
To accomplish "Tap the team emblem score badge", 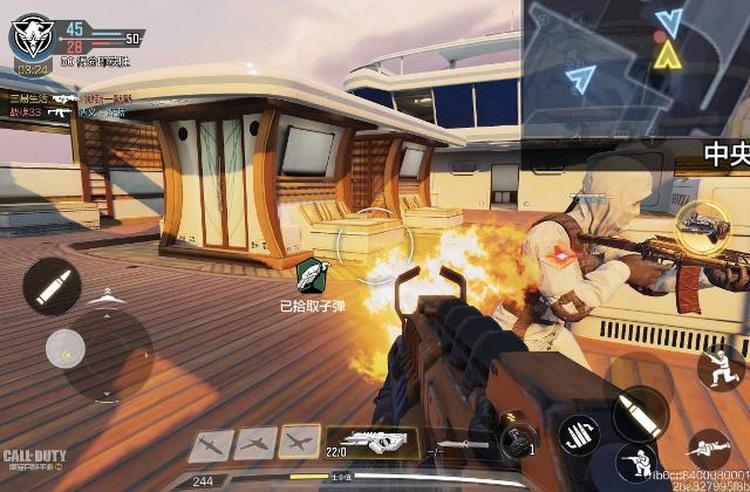I will (31, 38).
